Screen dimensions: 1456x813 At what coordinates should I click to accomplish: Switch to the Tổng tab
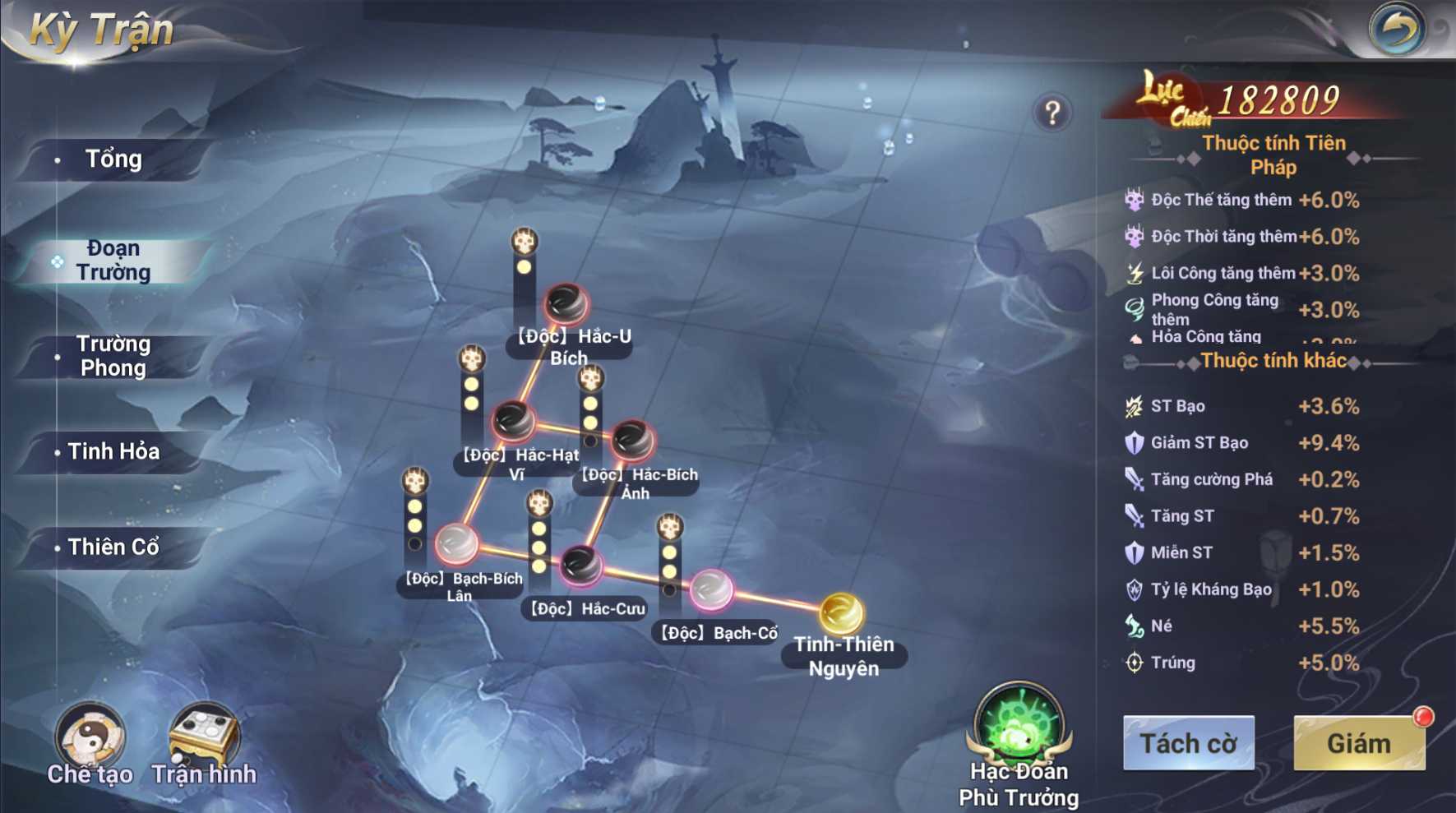113,159
